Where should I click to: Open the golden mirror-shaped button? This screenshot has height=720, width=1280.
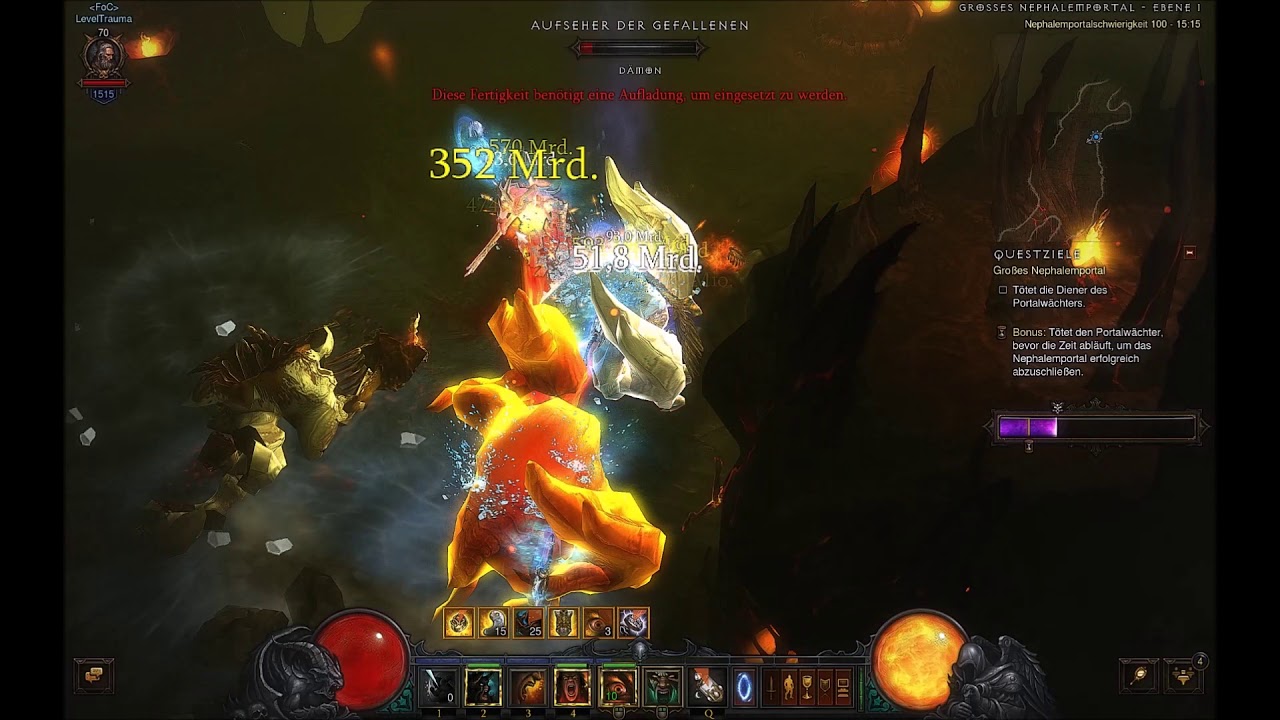(x=1138, y=676)
